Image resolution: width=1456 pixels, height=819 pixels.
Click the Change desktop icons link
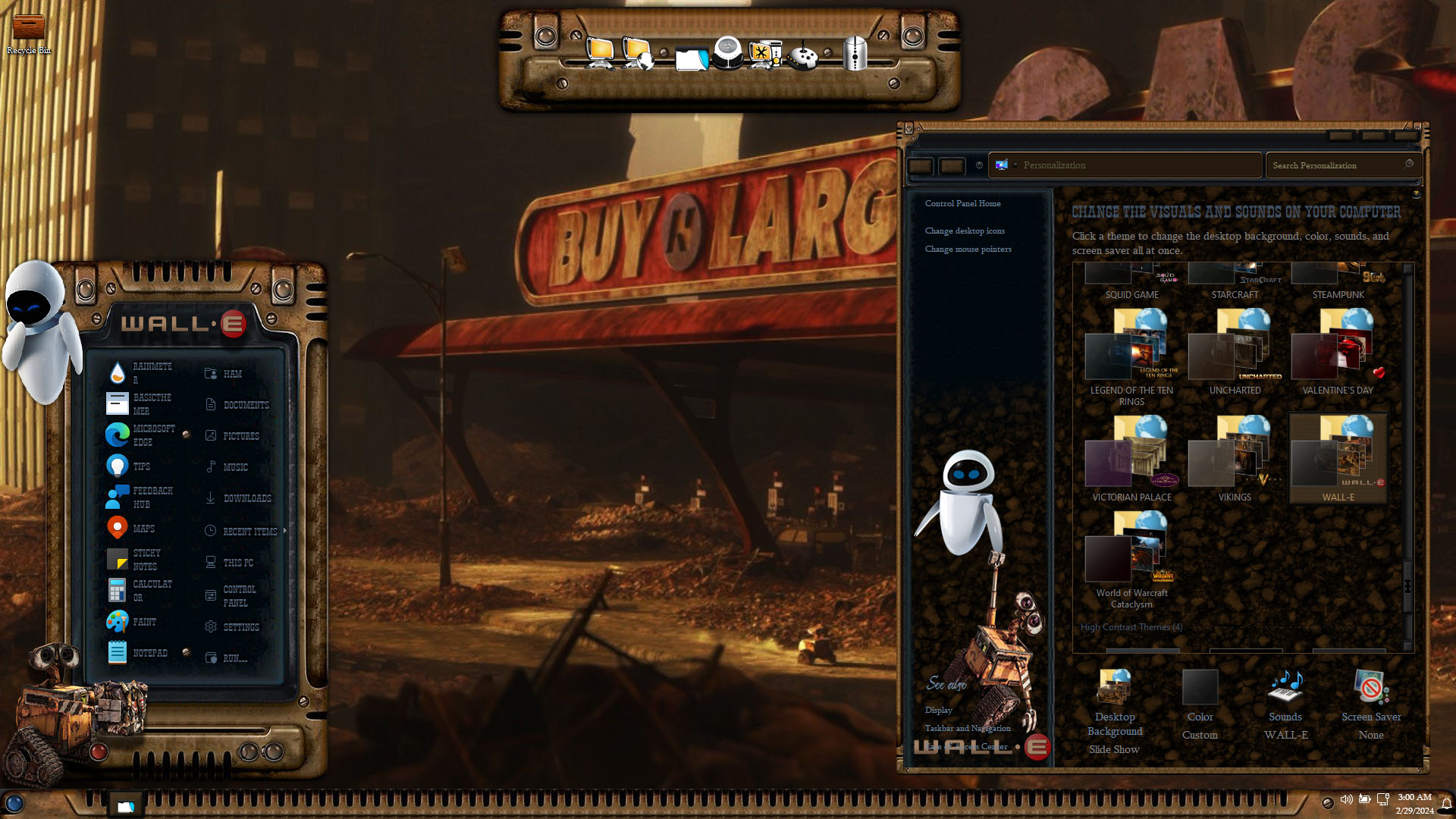pyautogui.click(x=965, y=231)
